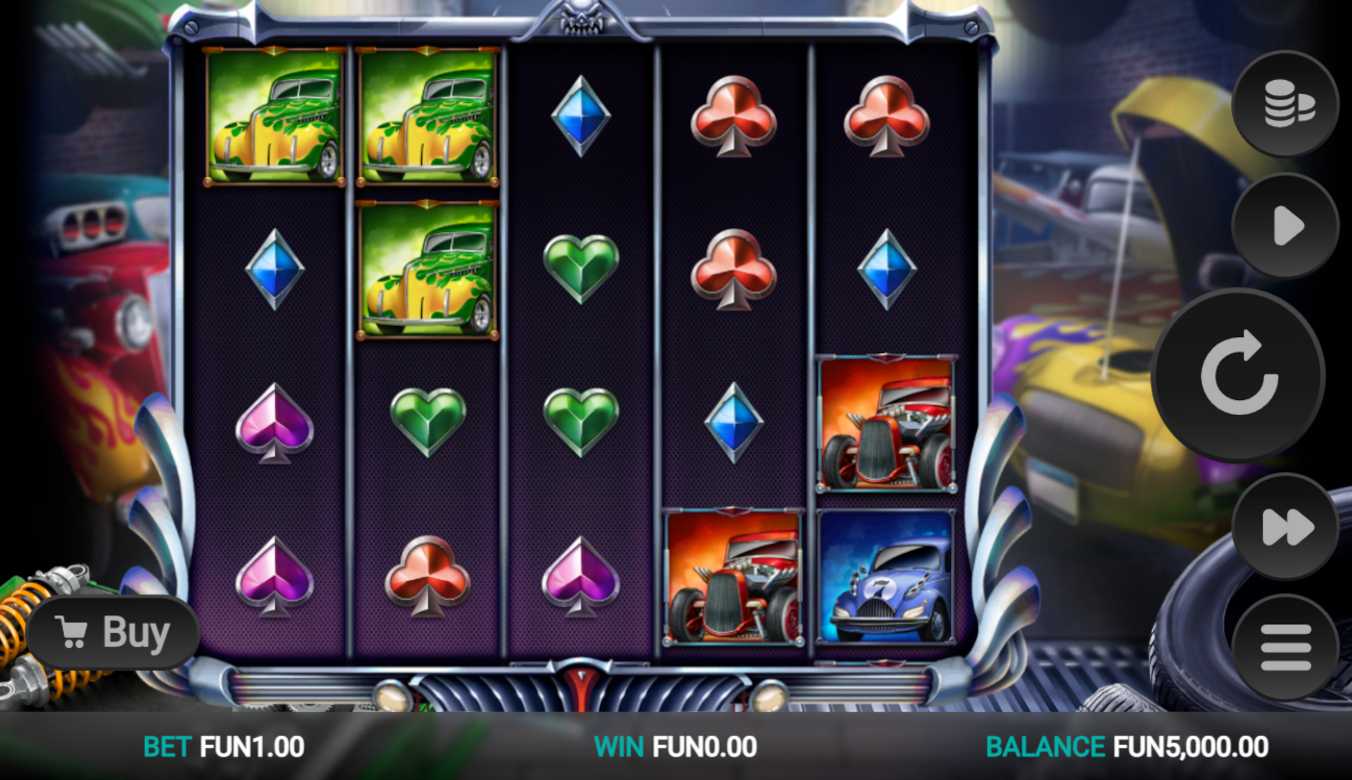Spin the reels with the circular arrow button
This screenshot has height=780, width=1352.
(x=1238, y=375)
